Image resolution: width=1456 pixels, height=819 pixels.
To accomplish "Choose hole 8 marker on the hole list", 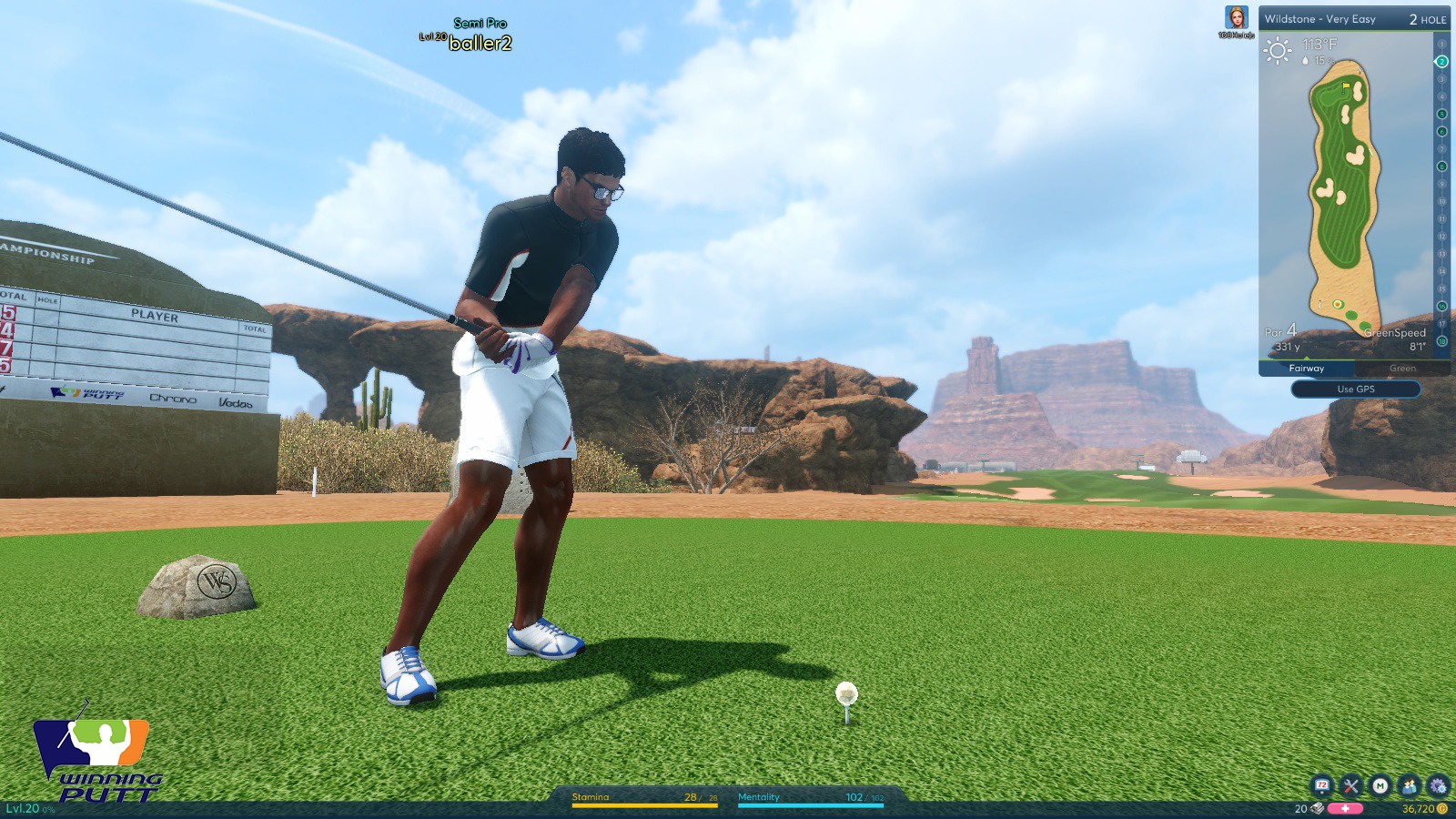I will coord(1441,167).
